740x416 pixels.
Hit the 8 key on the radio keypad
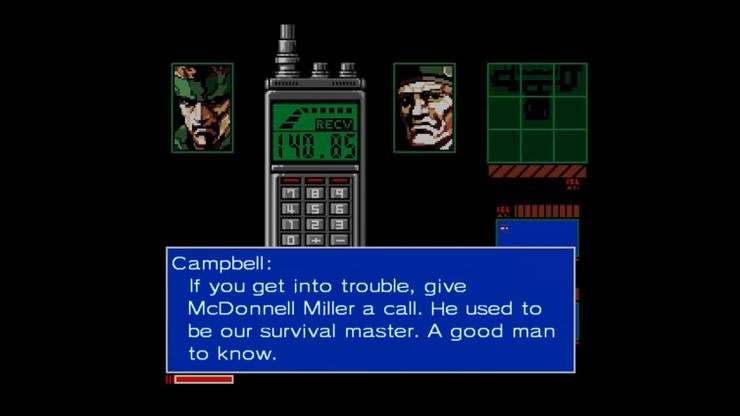(x=314, y=193)
